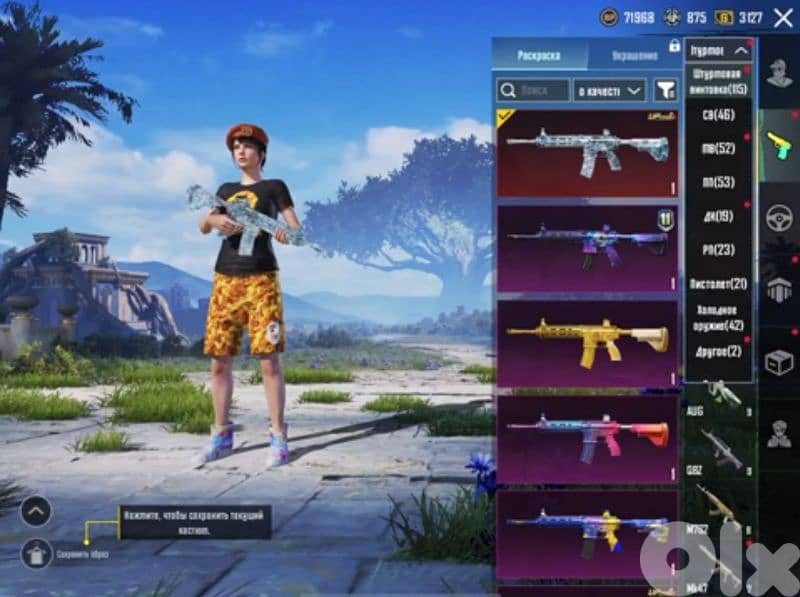Expand the up-arrow button above save outfit

click(36, 511)
